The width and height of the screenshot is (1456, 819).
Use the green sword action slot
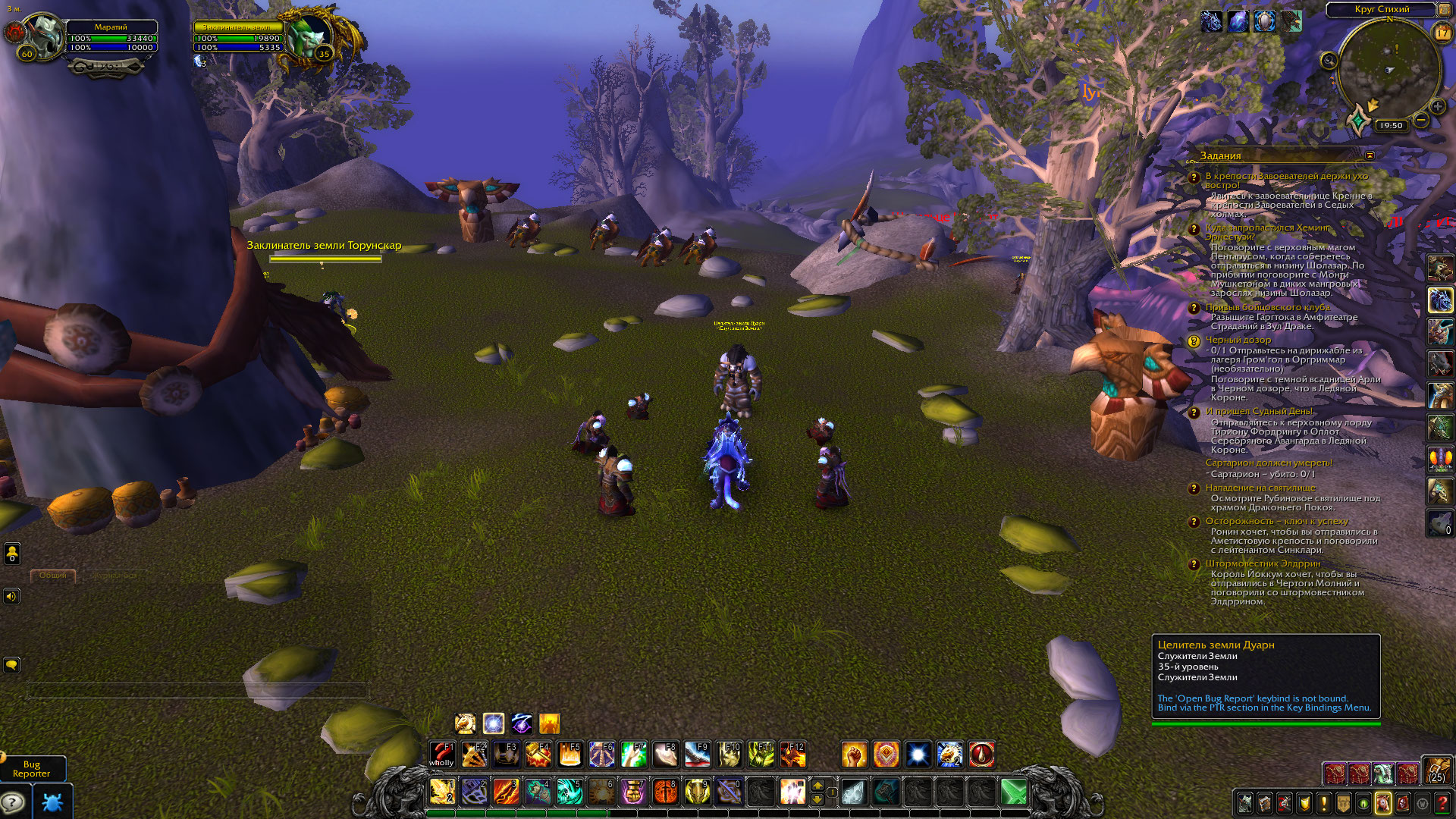(1013, 792)
